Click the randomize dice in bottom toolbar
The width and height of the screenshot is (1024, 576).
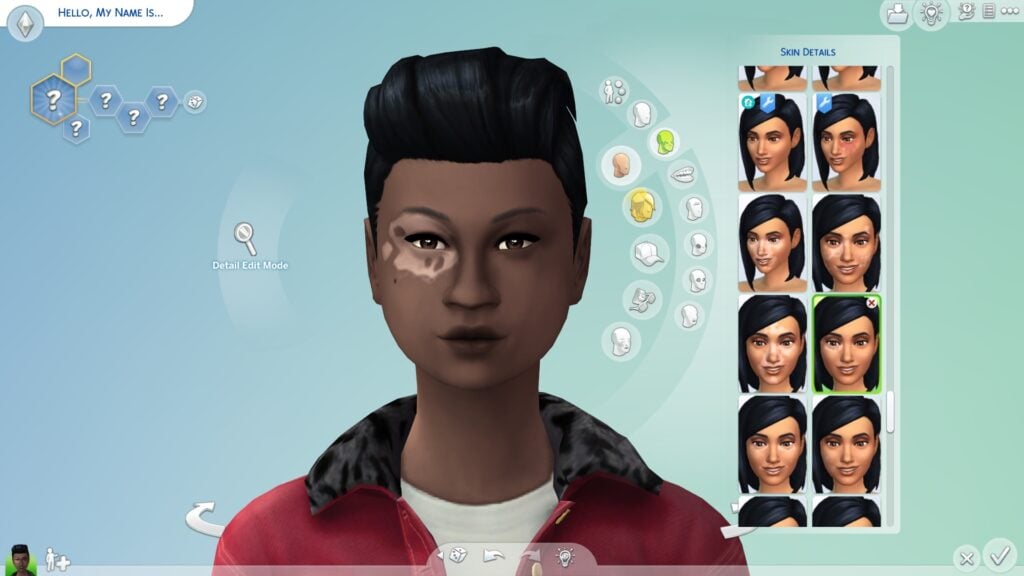pos(455,556)
